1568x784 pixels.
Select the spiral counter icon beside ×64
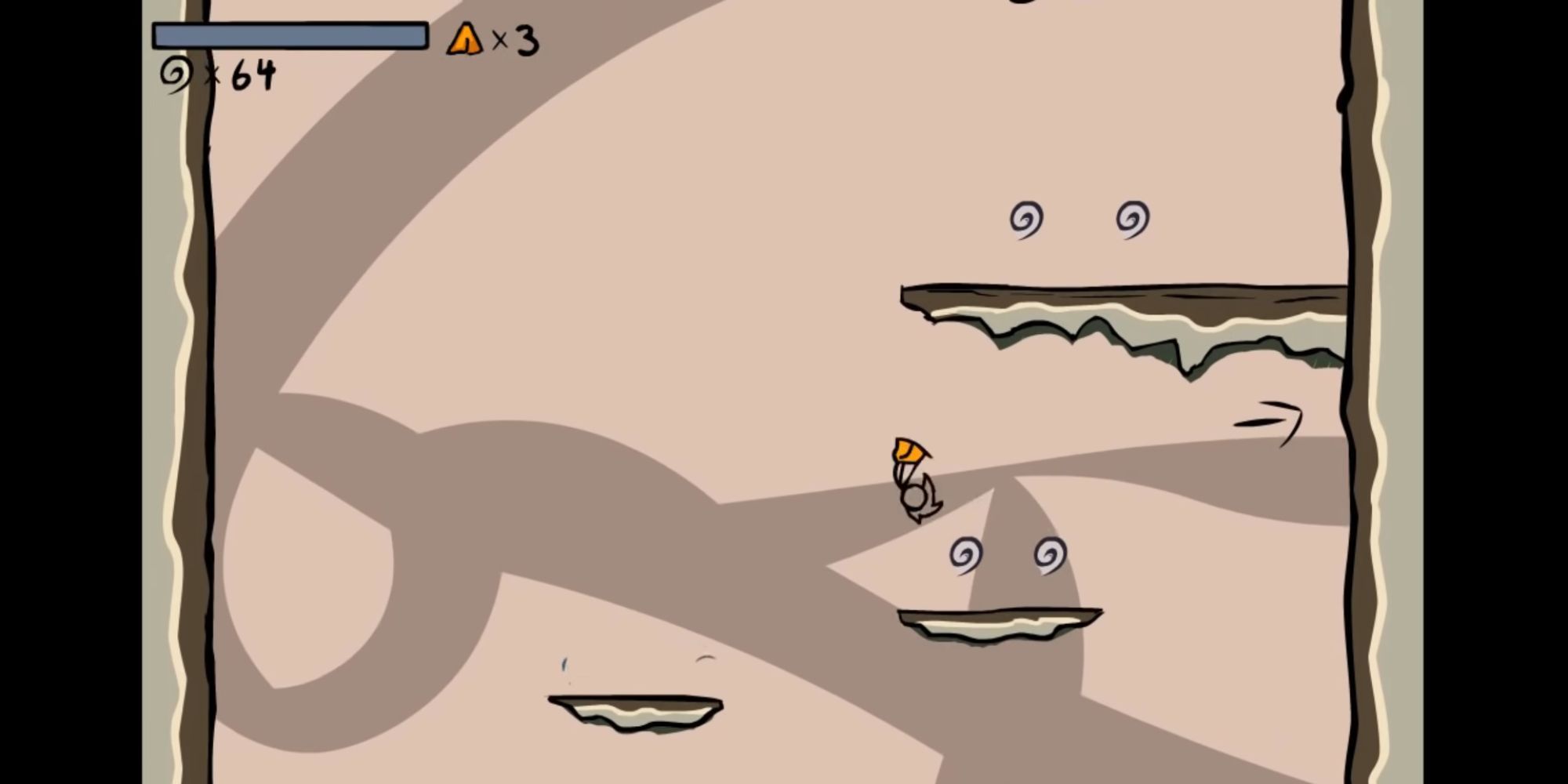click(x=176, y=72)
